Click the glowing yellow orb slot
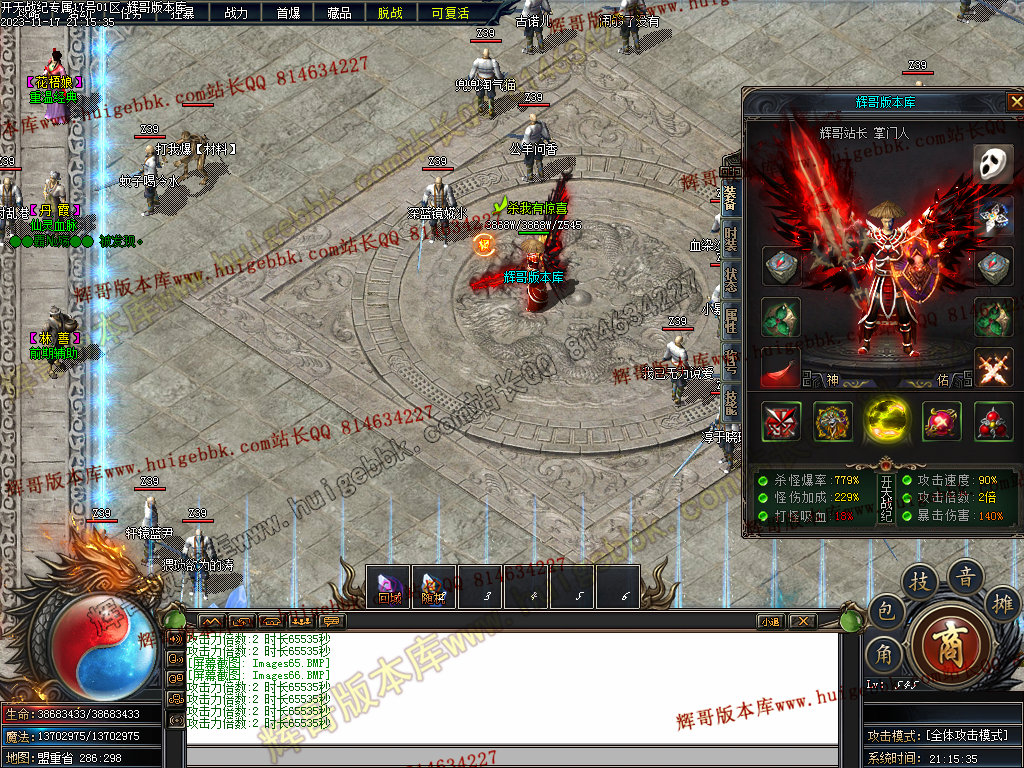 886,421
